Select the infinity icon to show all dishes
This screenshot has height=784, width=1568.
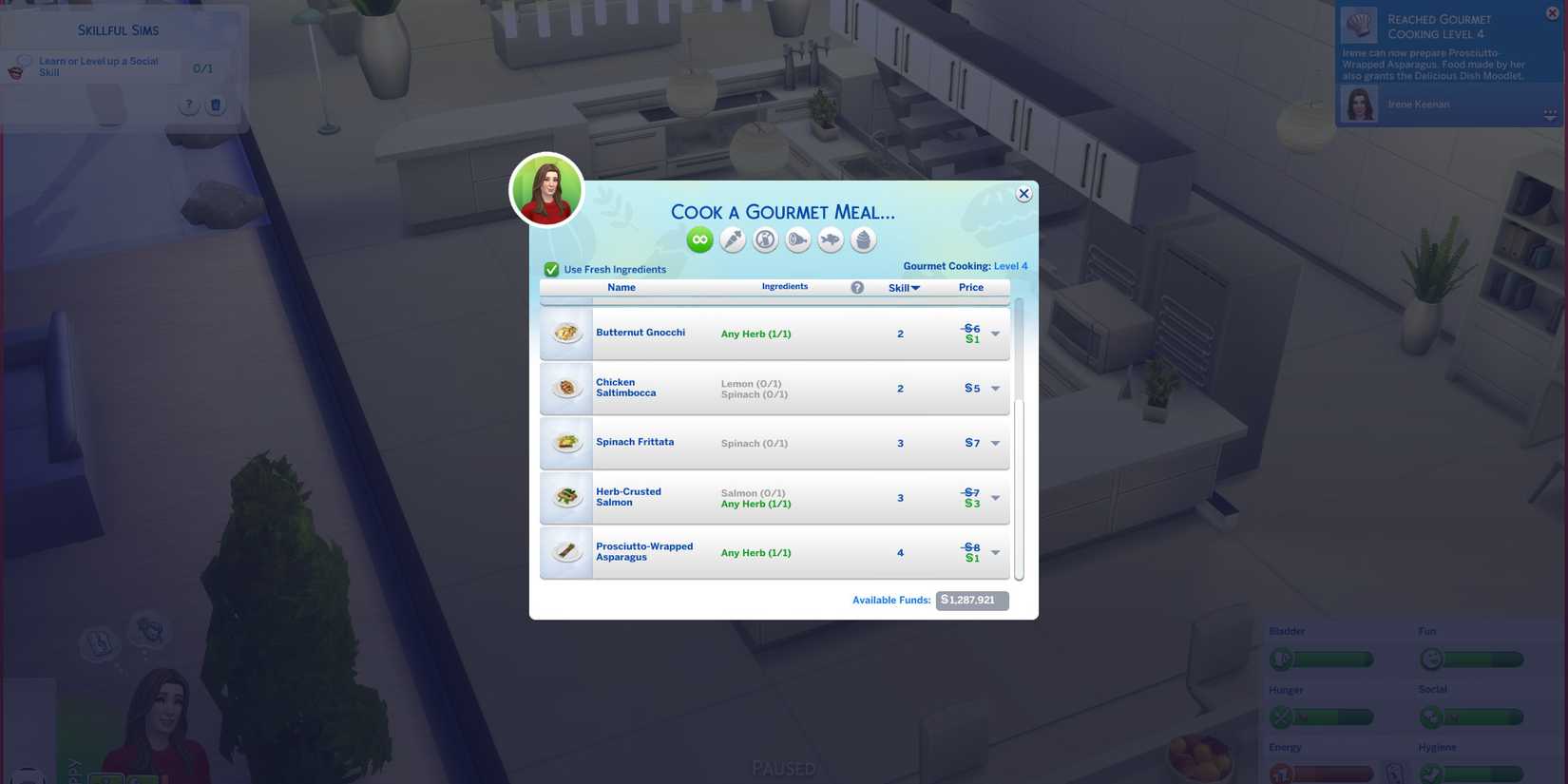(x=699, y=239)
